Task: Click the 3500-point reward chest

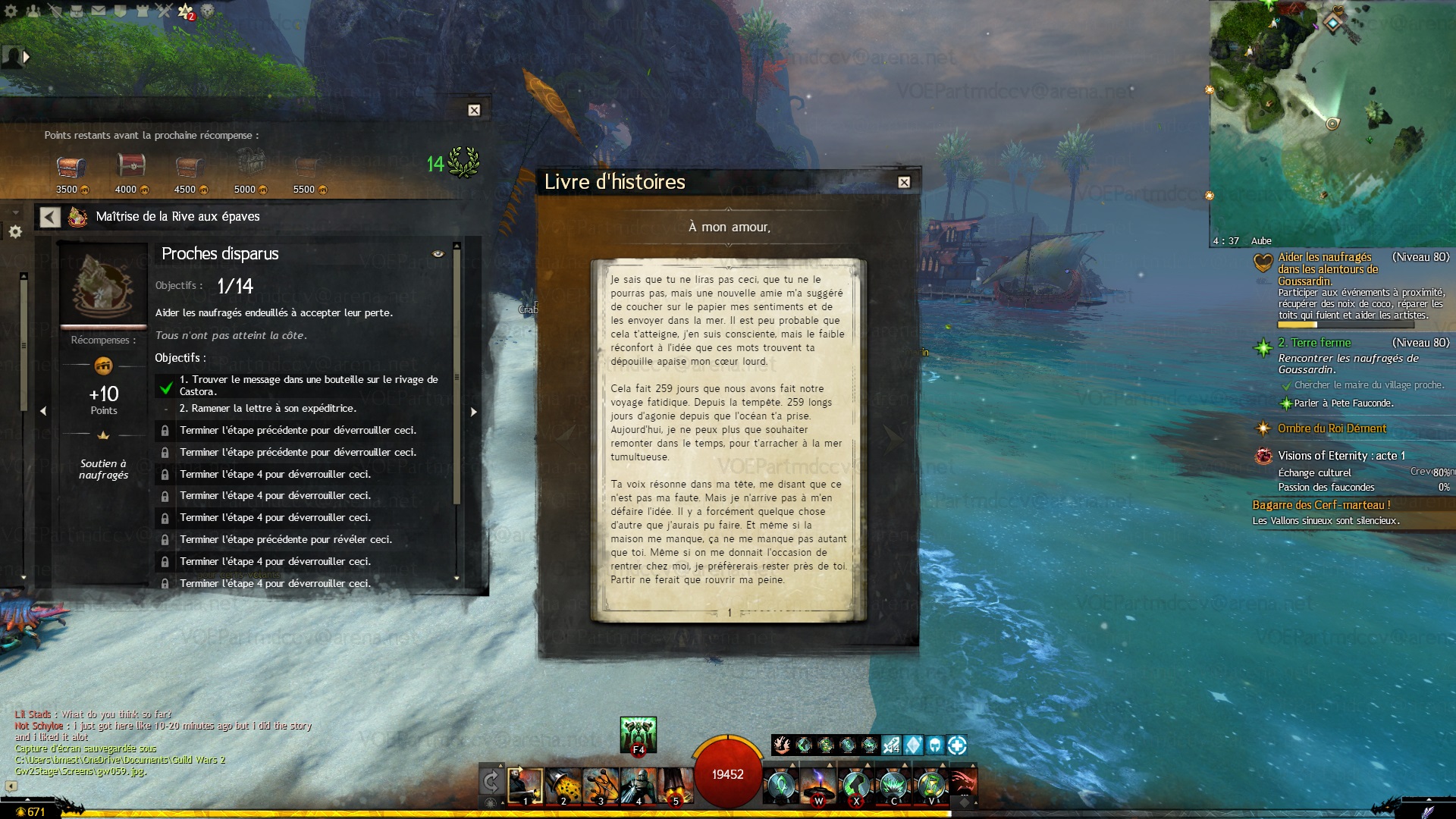Action: pyautogui.click(x=71, y=166)
